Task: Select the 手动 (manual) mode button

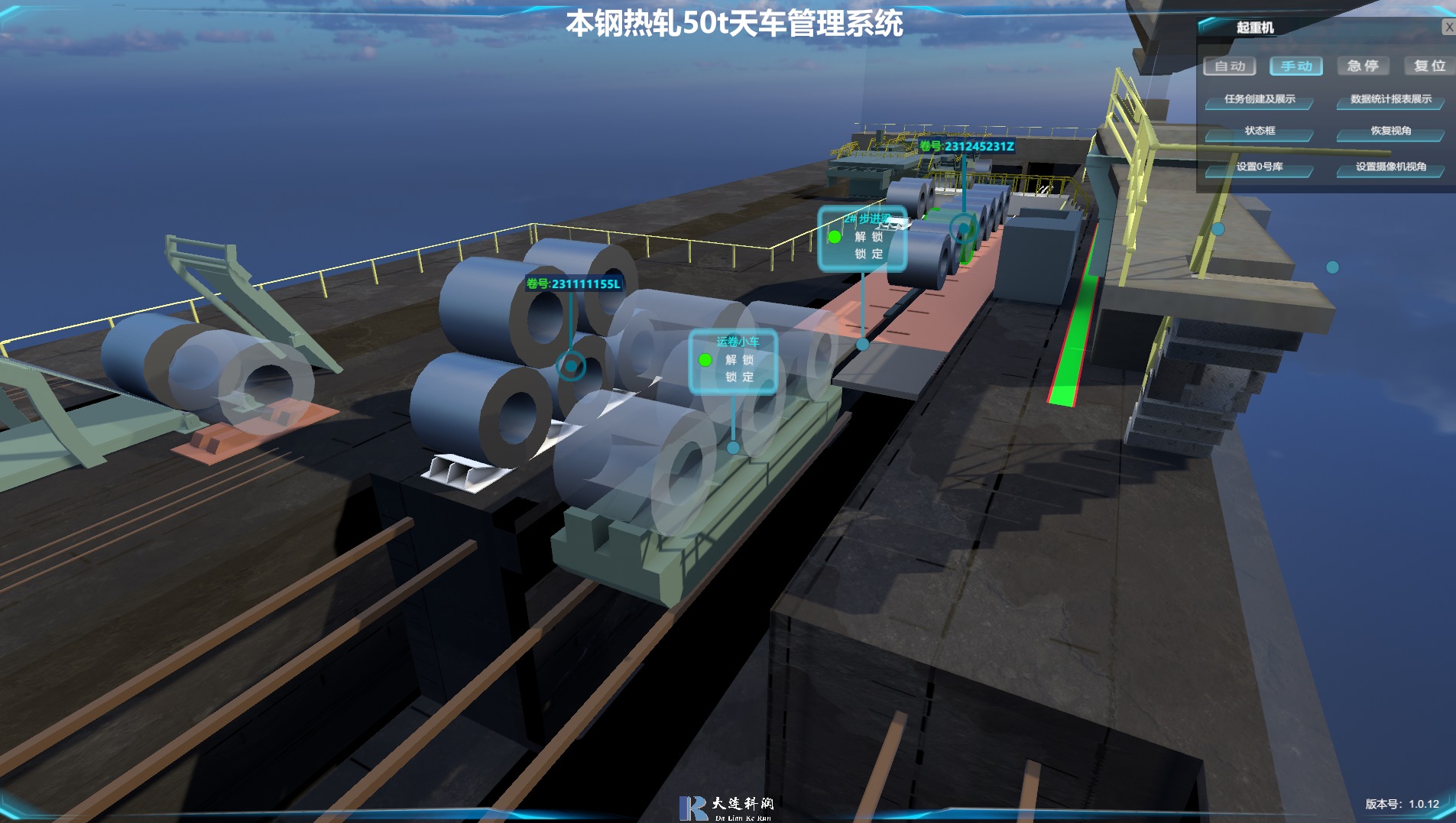Action: click(1295, 66)
